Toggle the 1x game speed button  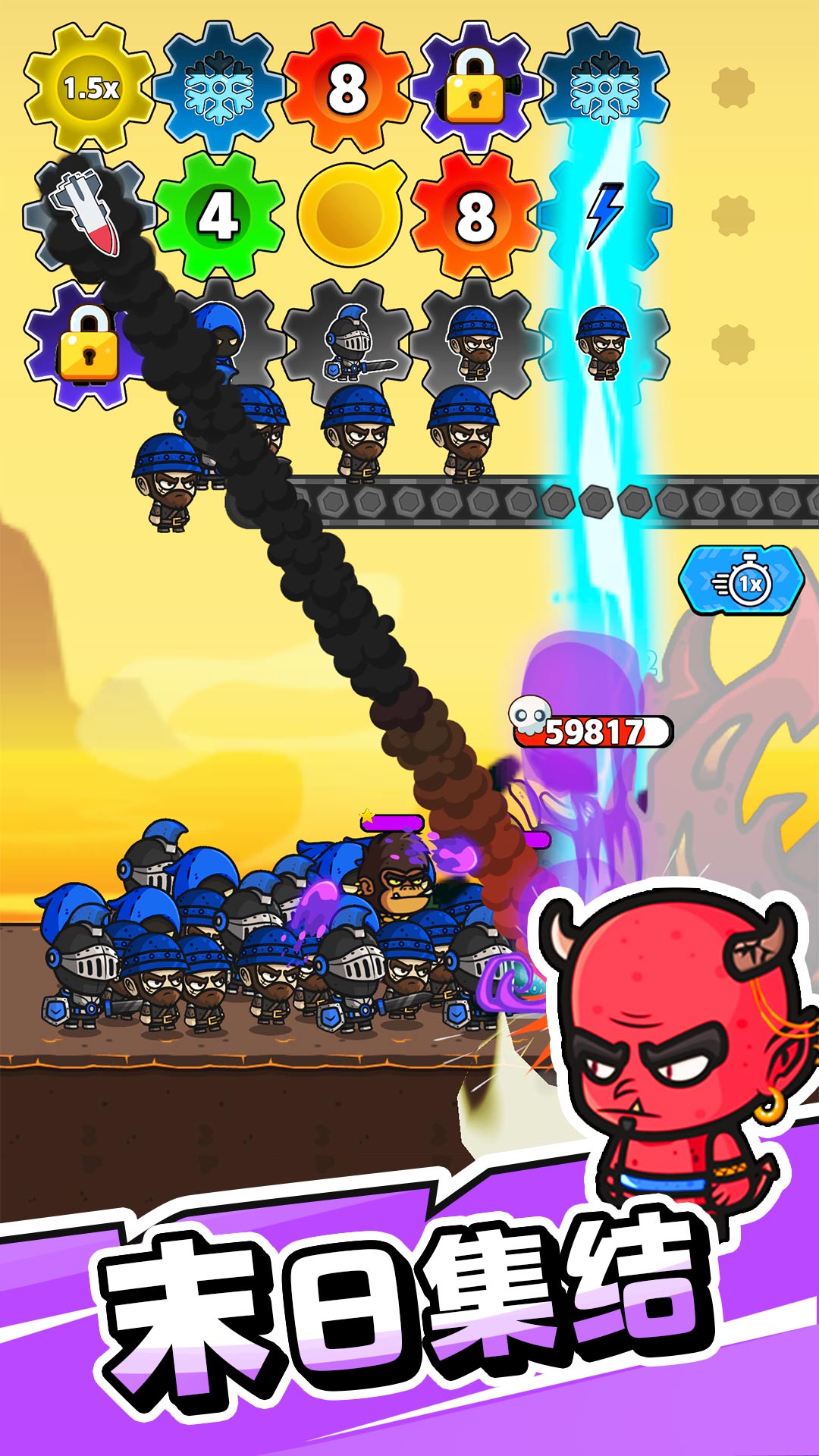(x=742, y=582)
